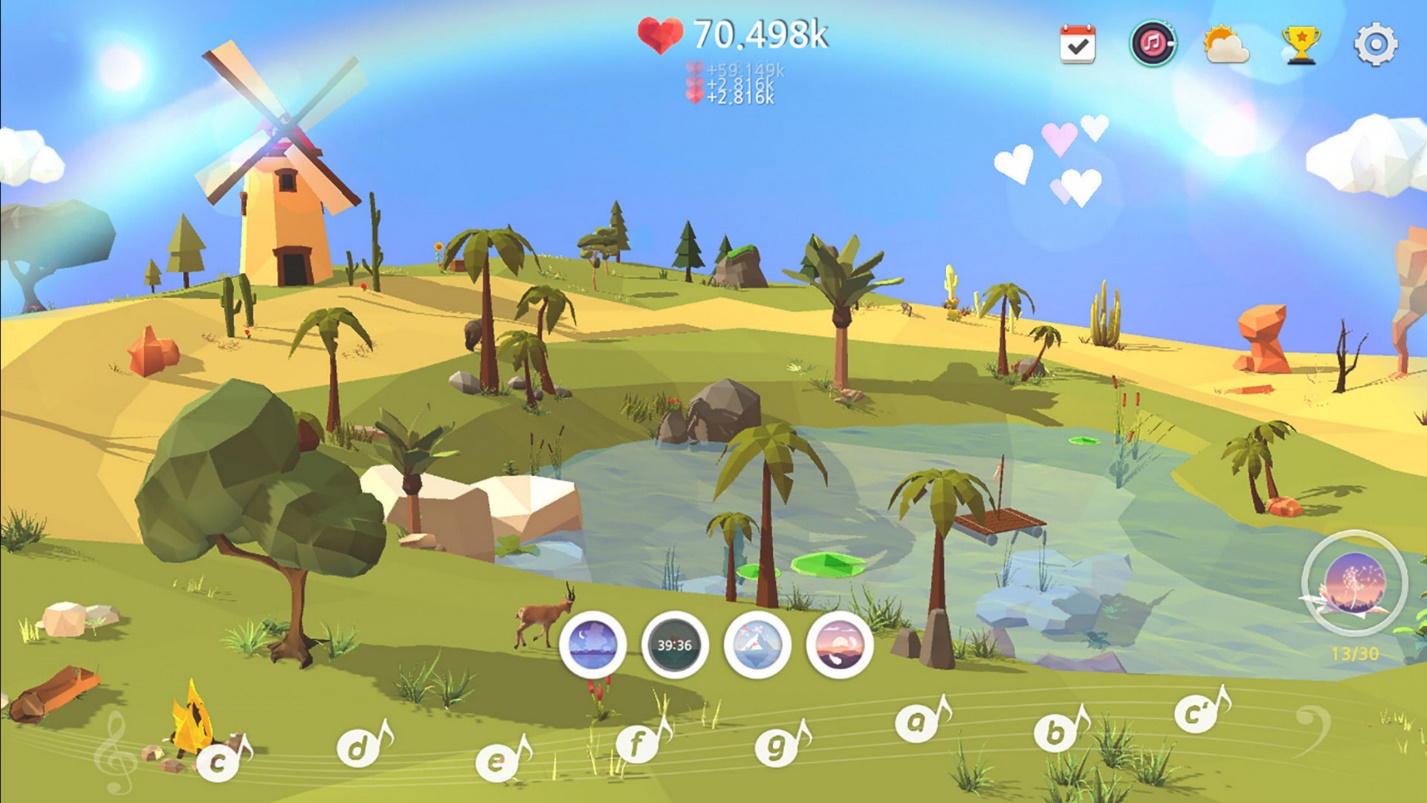1427x803 pixels.
Task: Play the d music note
Action: click(359, 747)
